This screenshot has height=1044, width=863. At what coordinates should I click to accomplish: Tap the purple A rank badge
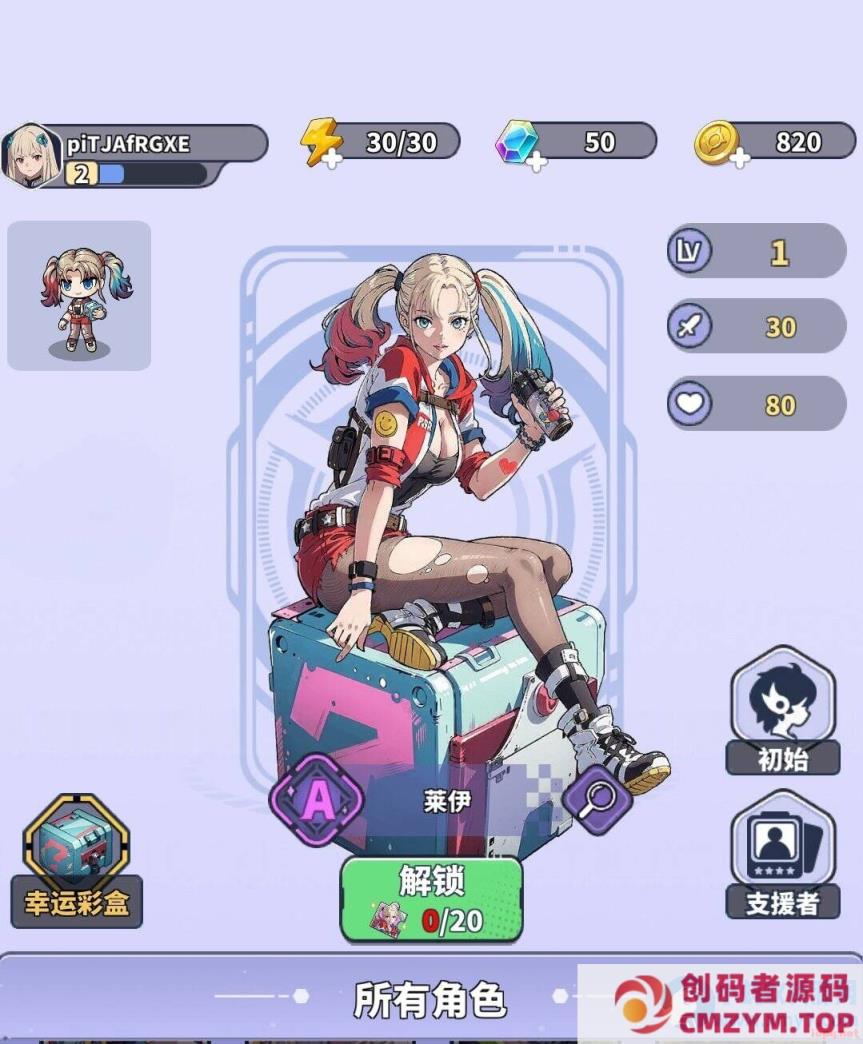(x=317, y=800)
